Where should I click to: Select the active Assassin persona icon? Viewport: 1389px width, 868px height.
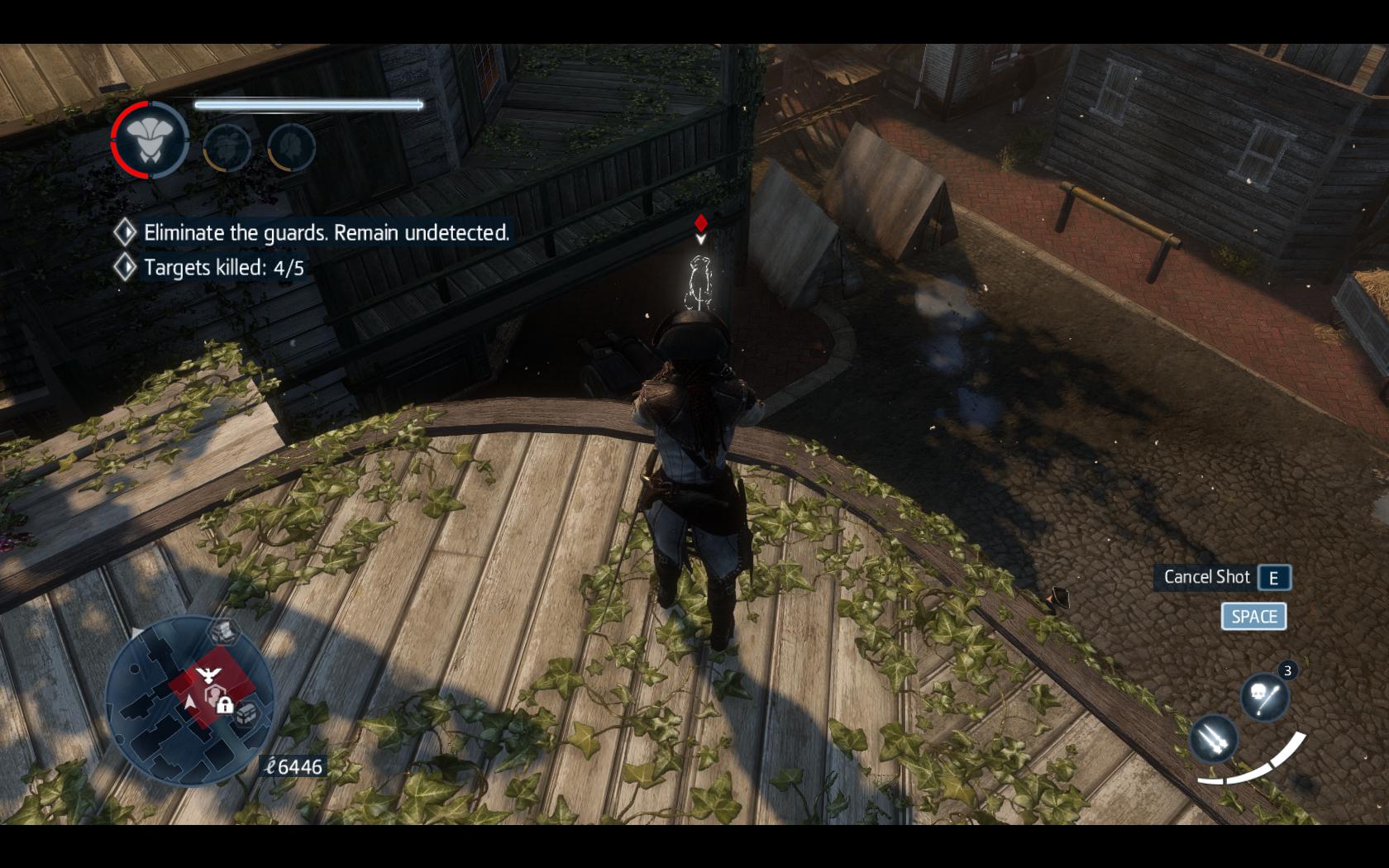pyautogui.click(x=150, y=141)
